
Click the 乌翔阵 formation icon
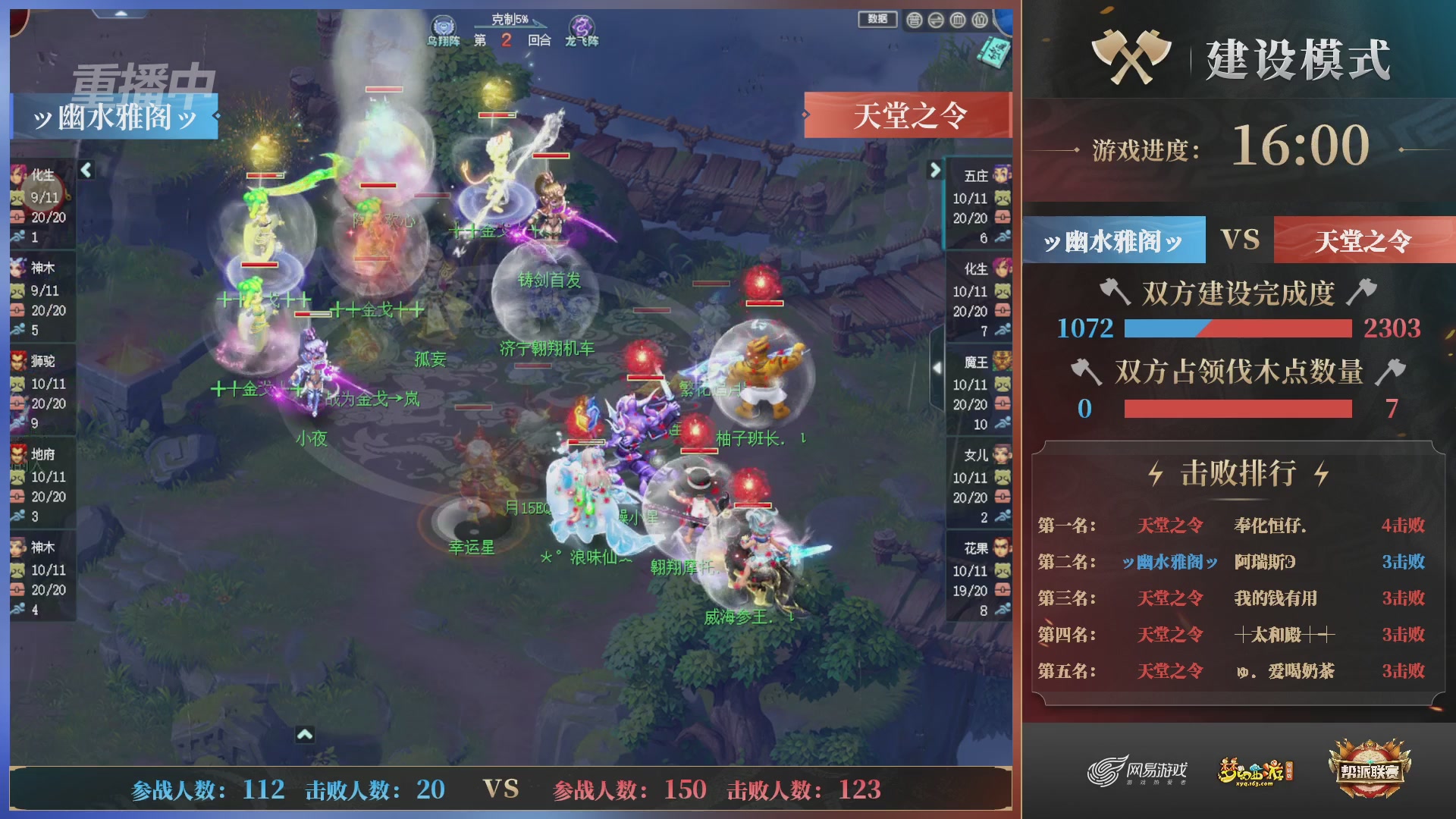pos(444,24)
